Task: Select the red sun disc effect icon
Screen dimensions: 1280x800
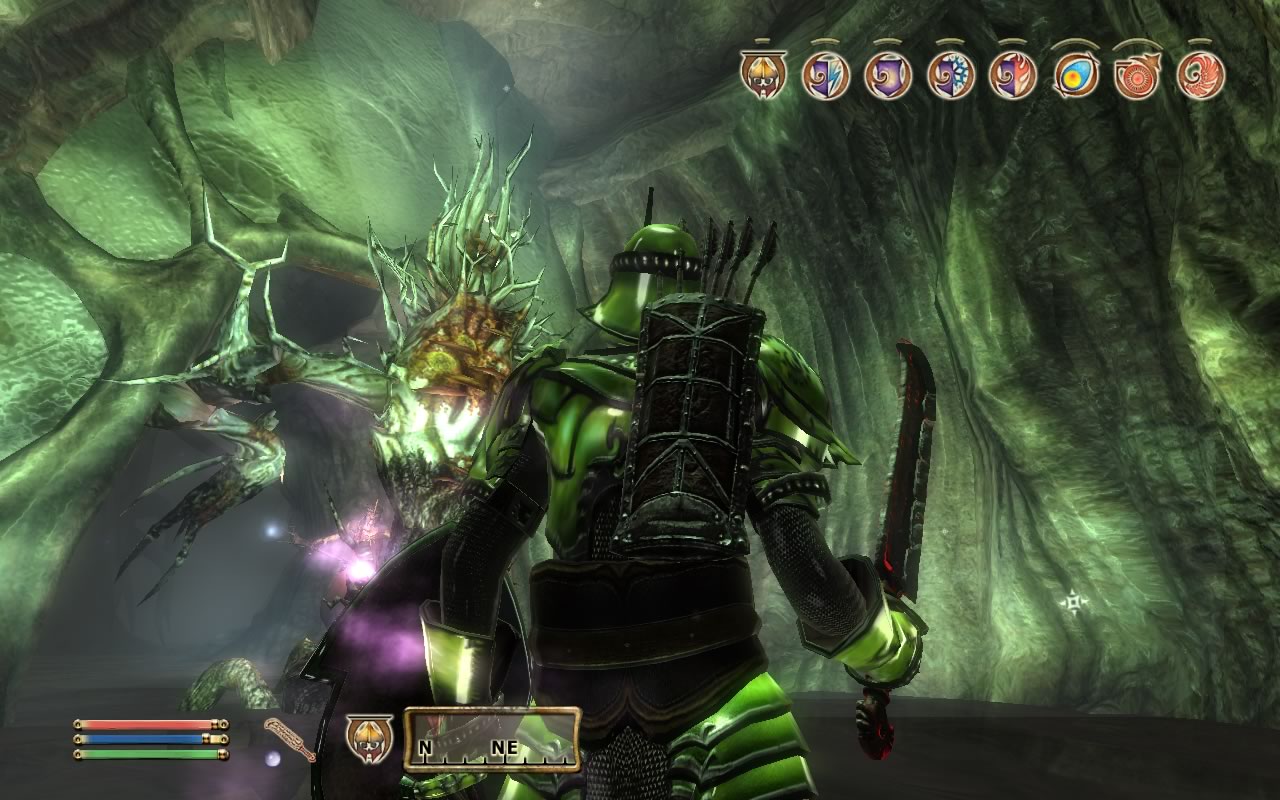Action: tap(1137, 76)
